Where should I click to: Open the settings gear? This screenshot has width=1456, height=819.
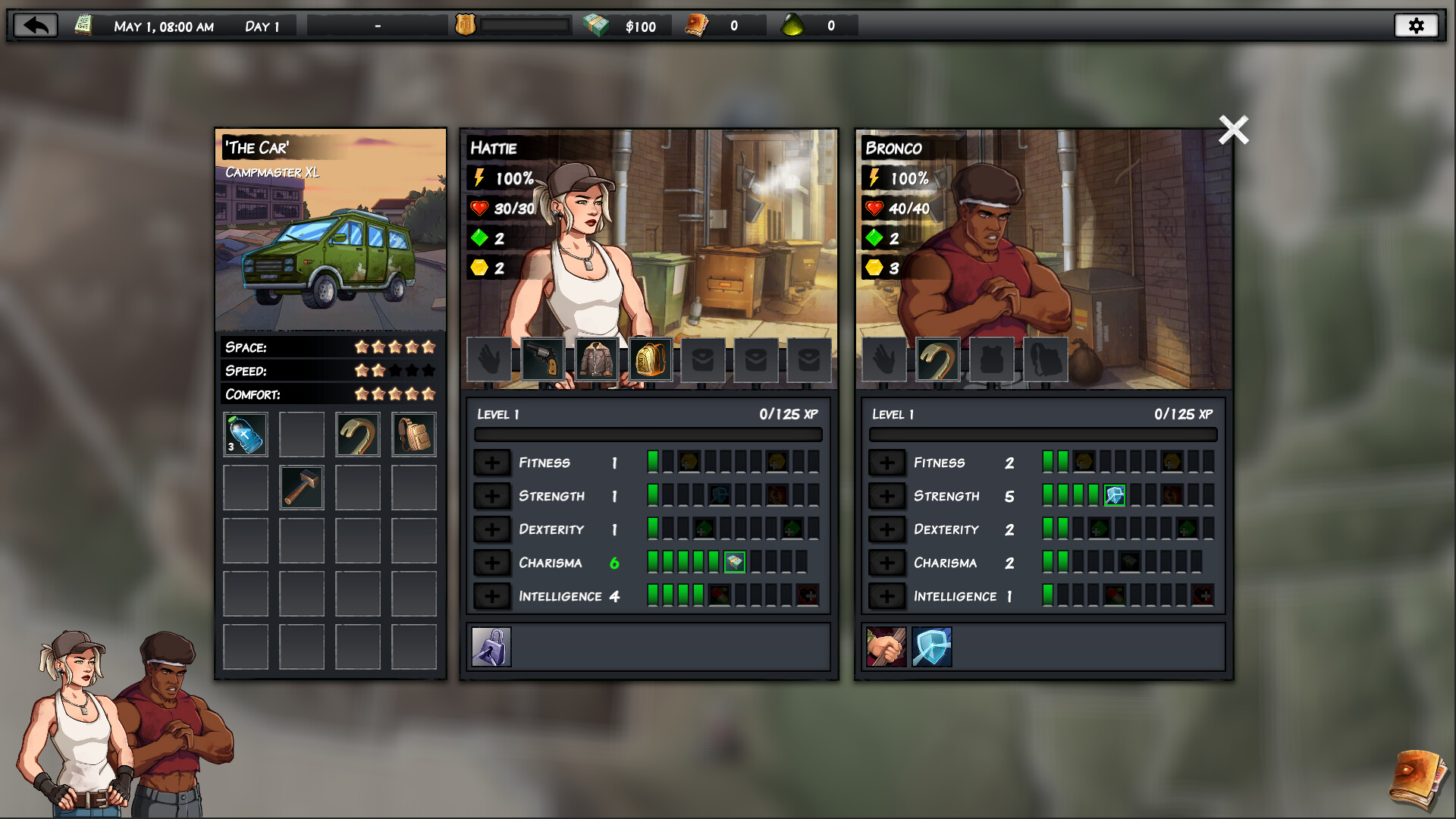1417,25
